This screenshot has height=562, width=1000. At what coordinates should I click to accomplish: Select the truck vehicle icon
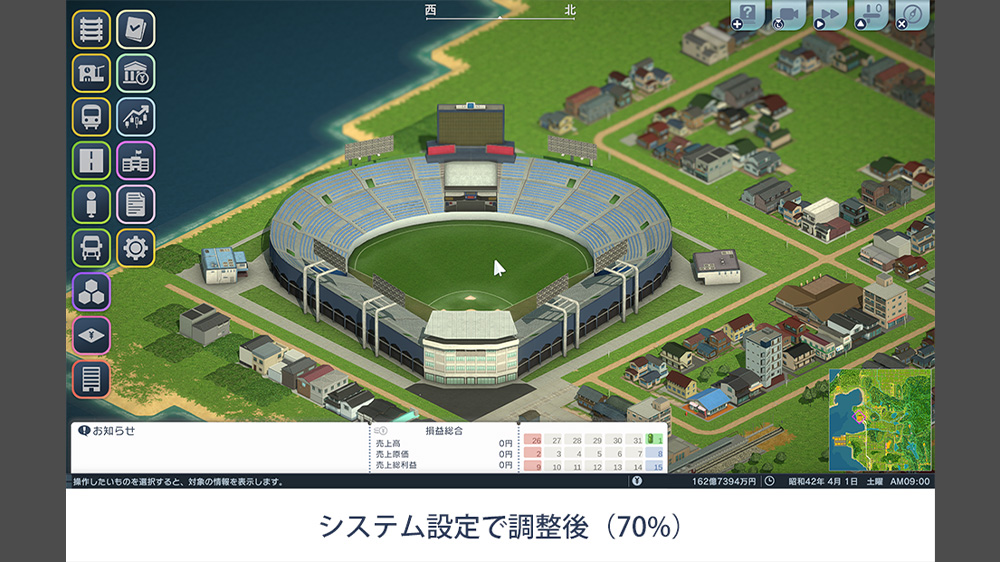(x=91, y=248)
